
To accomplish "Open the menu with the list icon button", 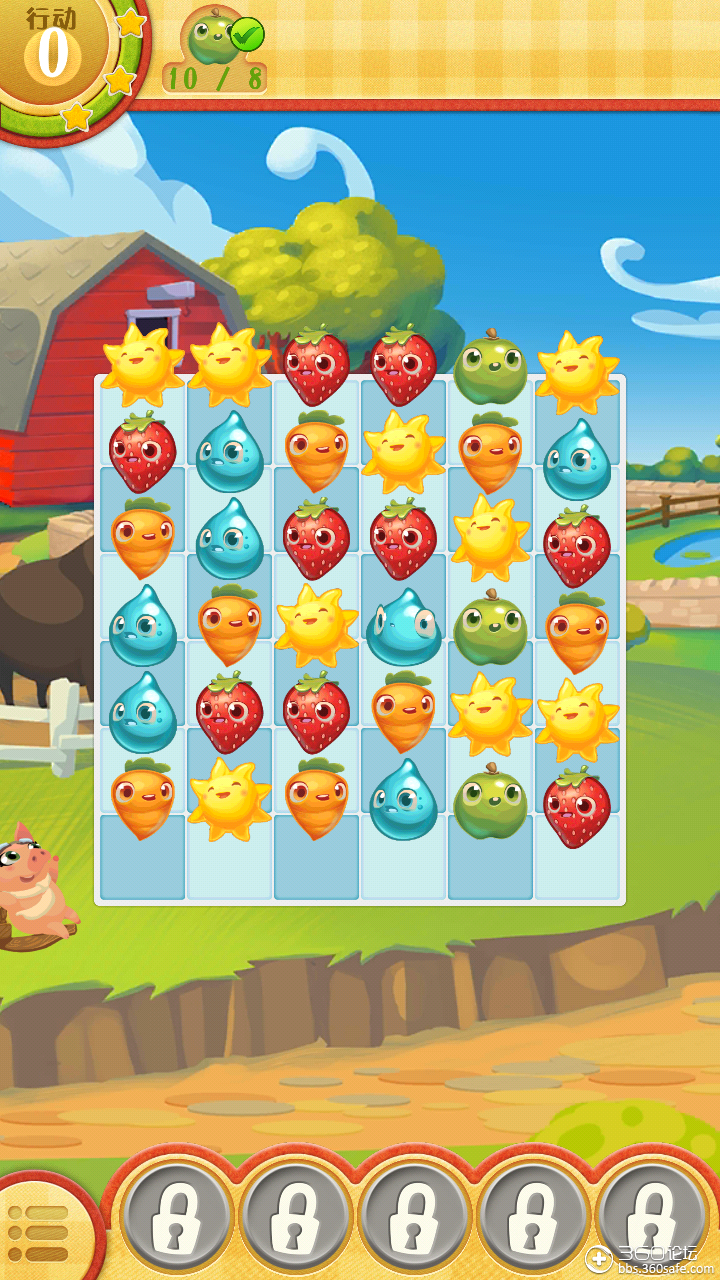I will [37, 1233].
